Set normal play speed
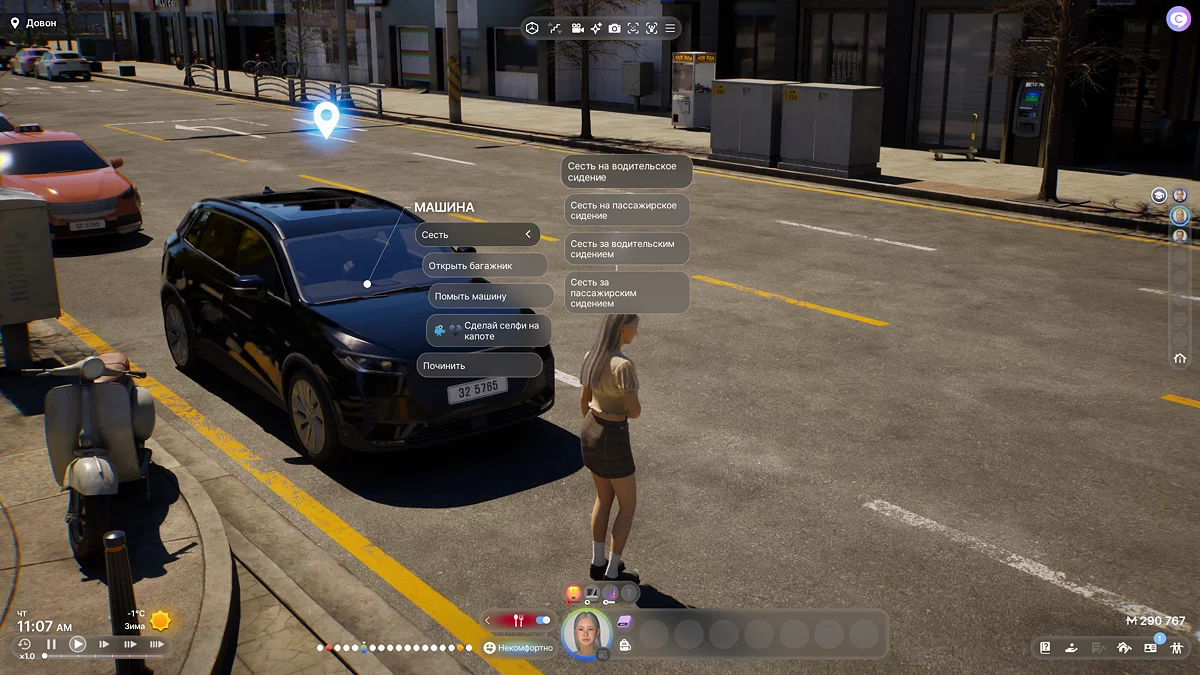The width and height of the screenshot is (1200, 675). (77, 645)
